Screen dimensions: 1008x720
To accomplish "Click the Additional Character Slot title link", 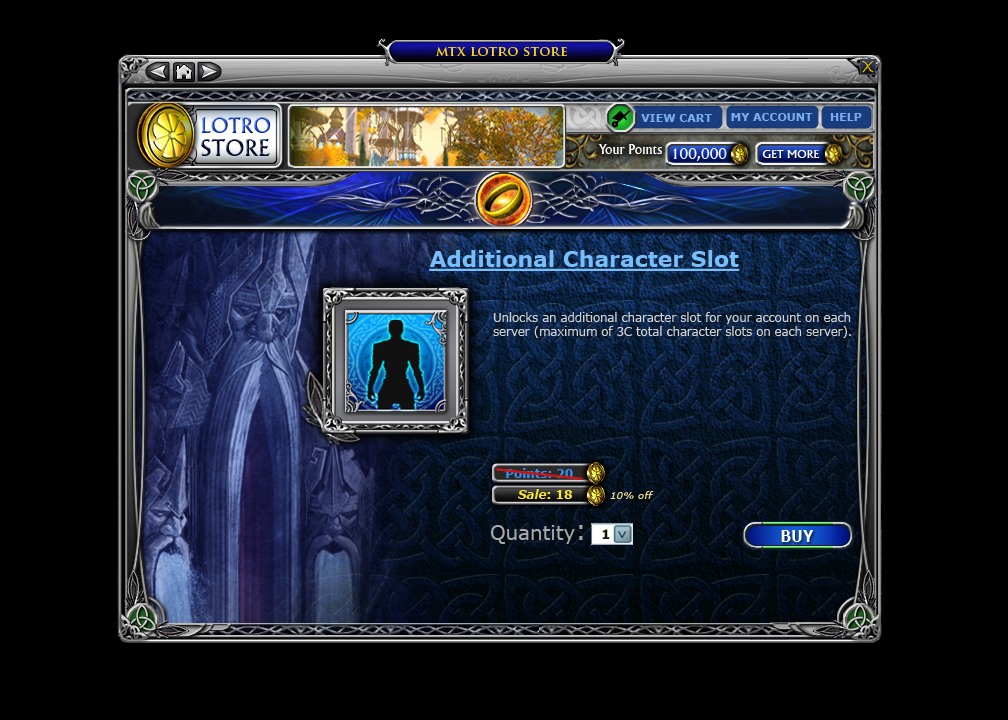I will [584, 259].
